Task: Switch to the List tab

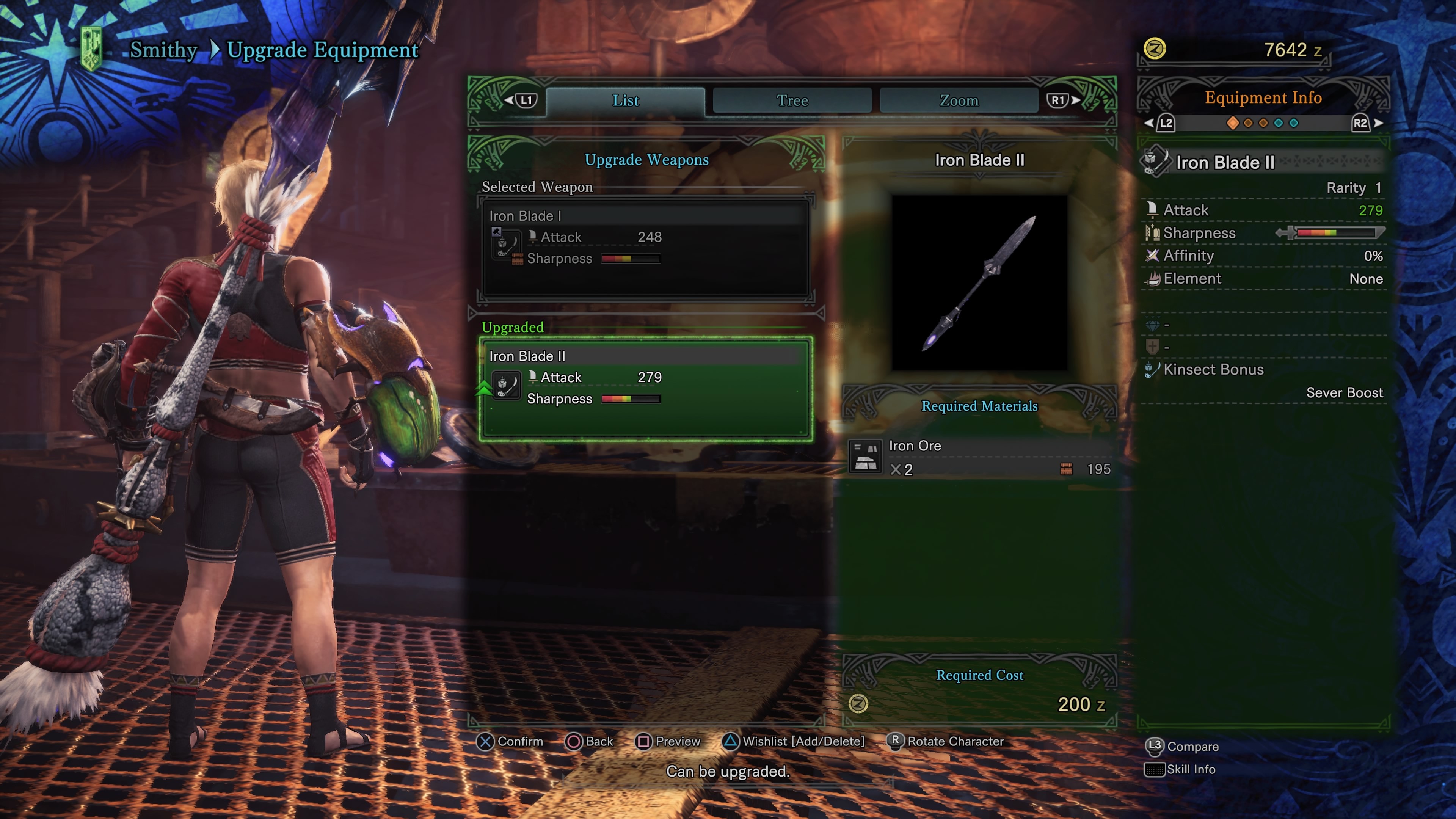Action: [625, 100]
